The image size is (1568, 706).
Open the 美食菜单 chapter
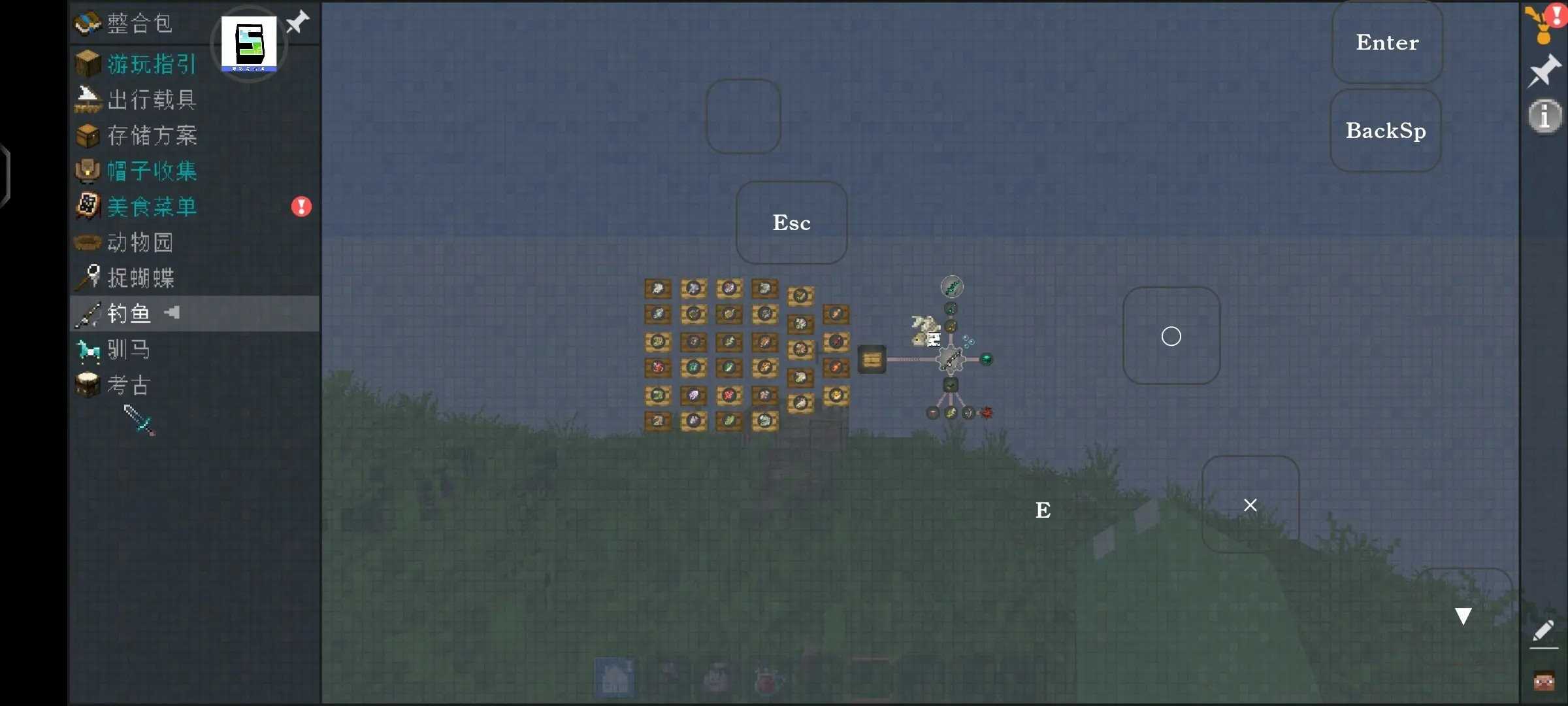[152, 207]
